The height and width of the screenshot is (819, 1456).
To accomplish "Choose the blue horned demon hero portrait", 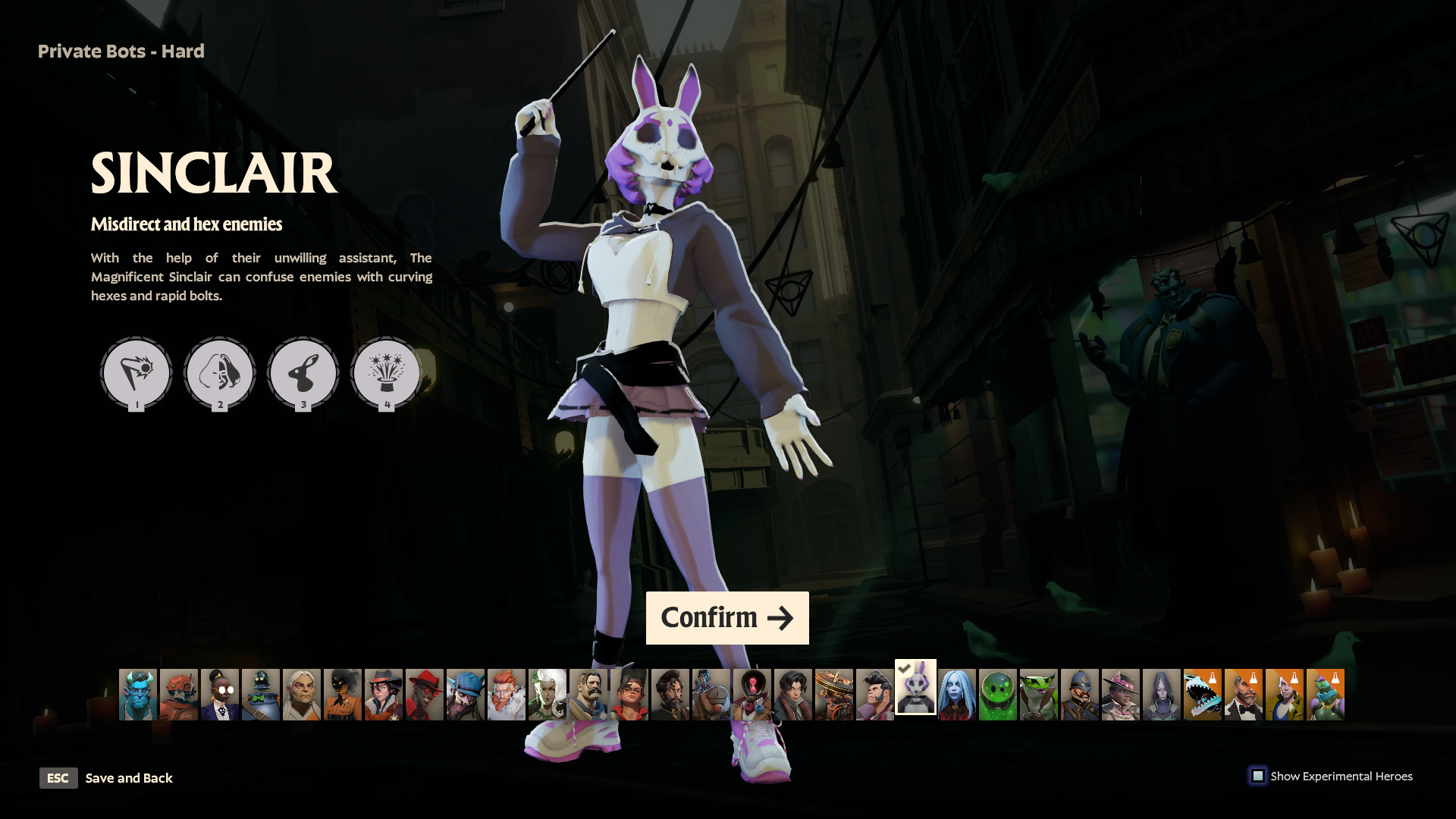I will [x=138, y=695].
